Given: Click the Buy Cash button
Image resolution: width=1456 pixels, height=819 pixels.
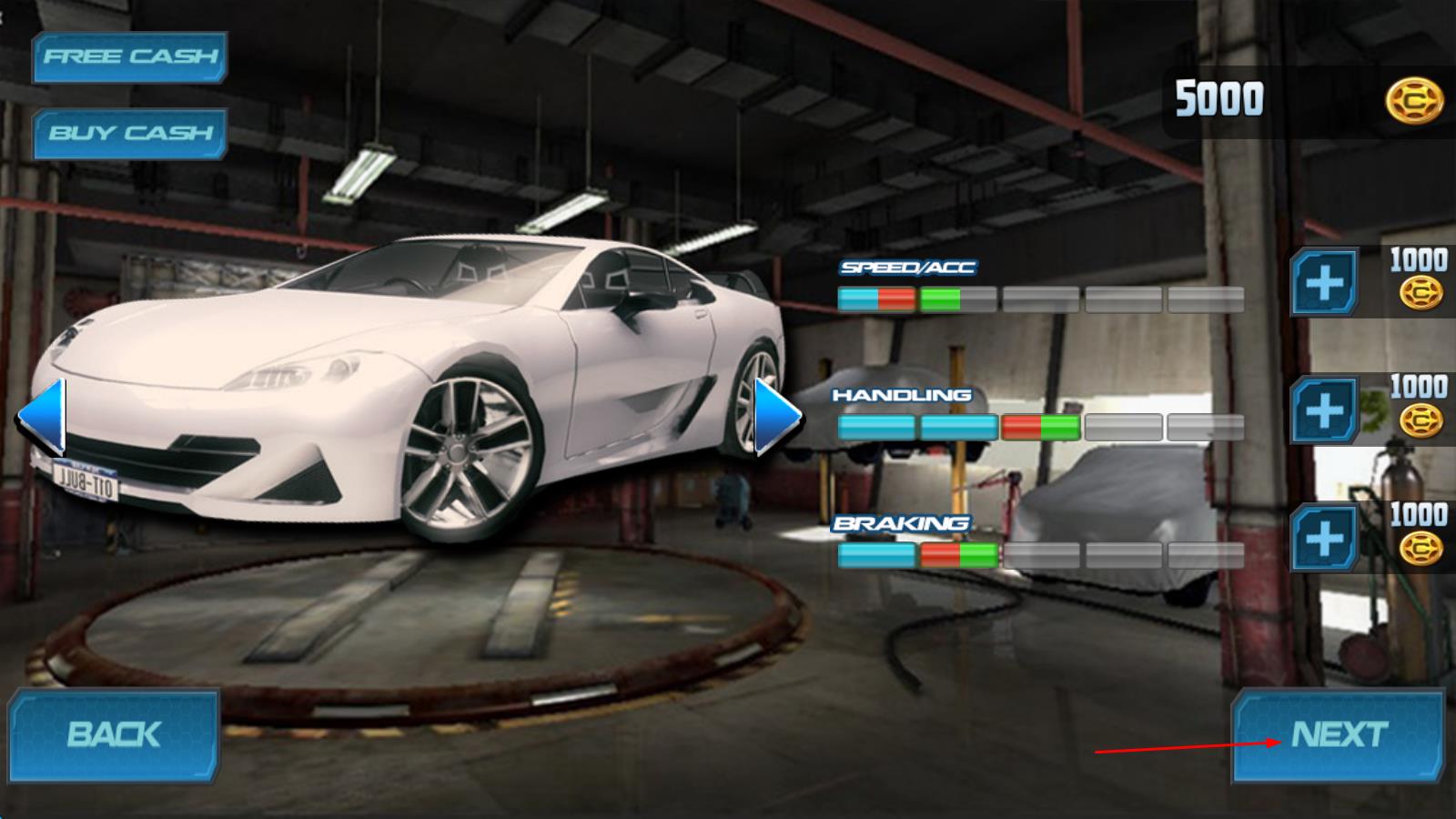Looking at the screenshot, I should click(x=130, y=134).
